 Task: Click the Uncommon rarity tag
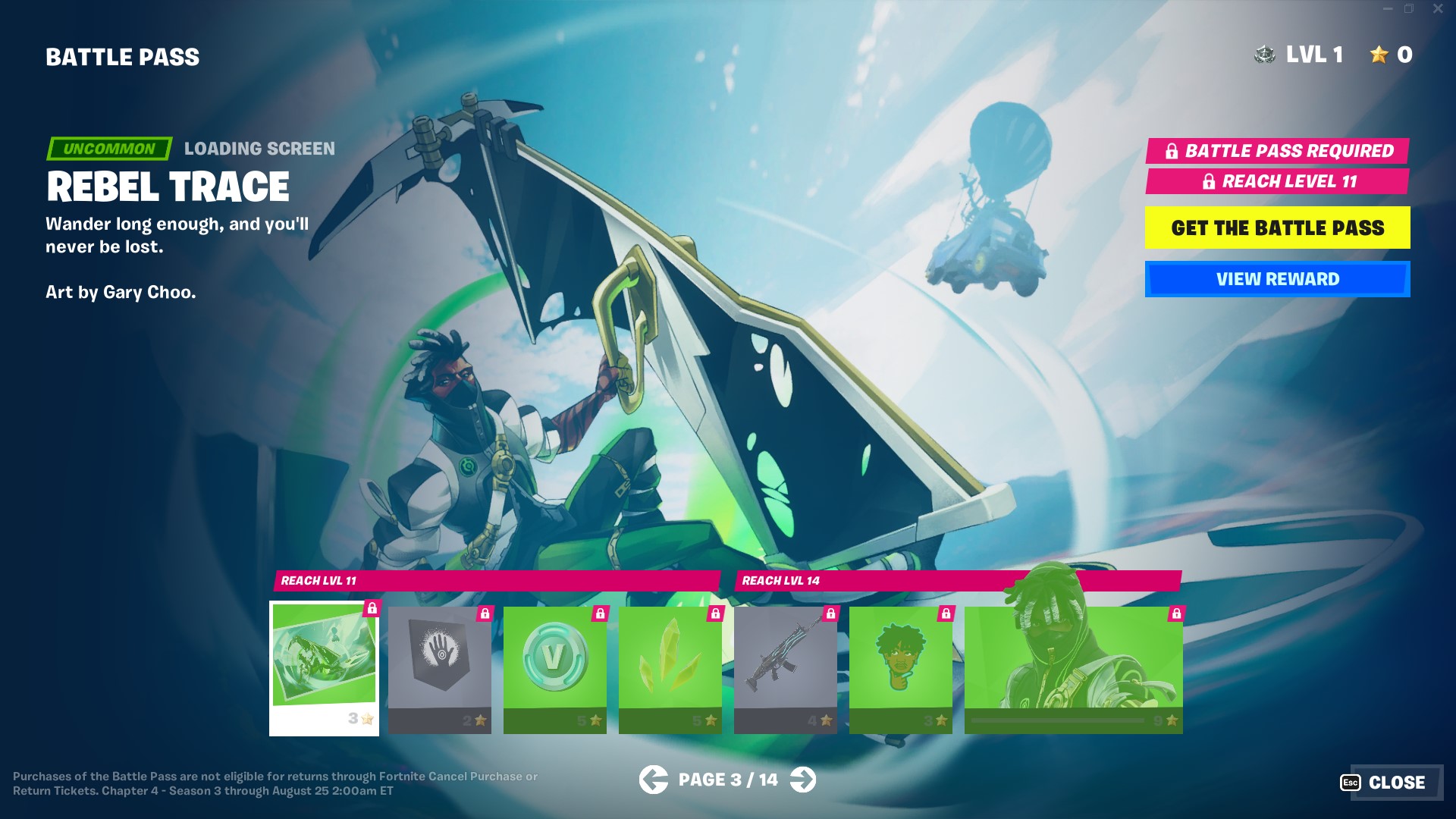click(108, 149)
